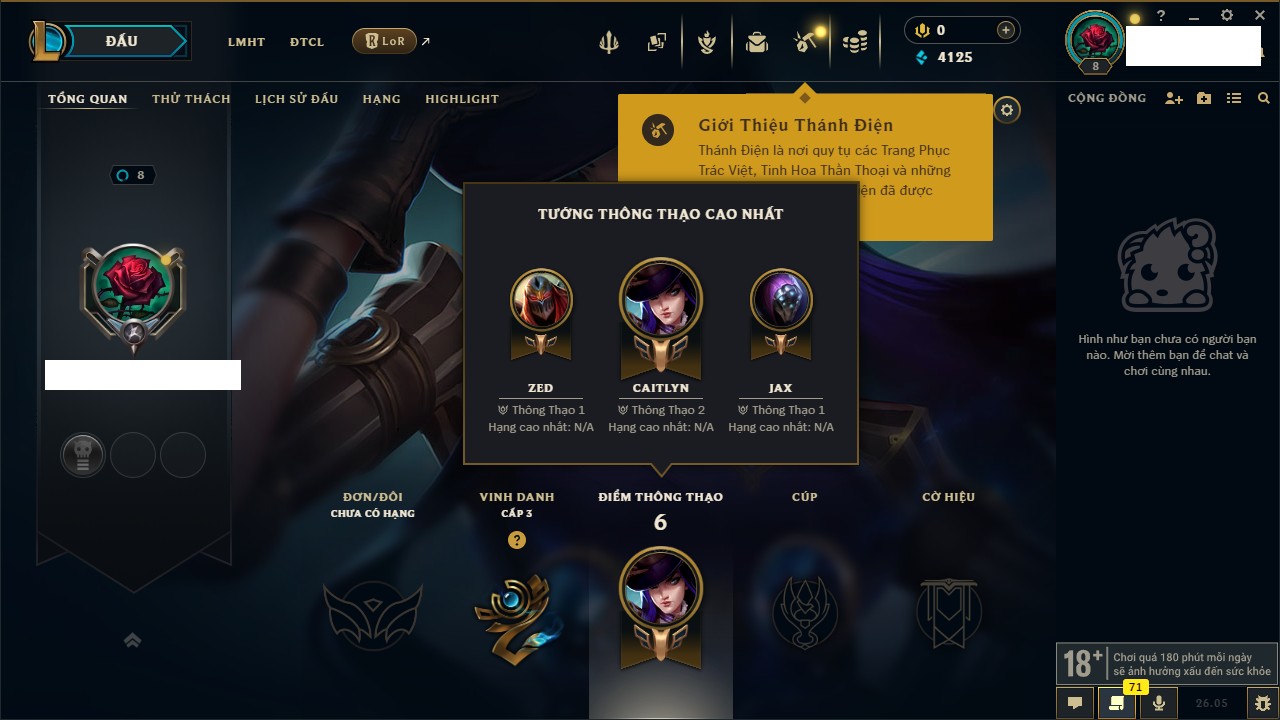
Task: Toggle the microphone button
Action: click(1159, 703)
